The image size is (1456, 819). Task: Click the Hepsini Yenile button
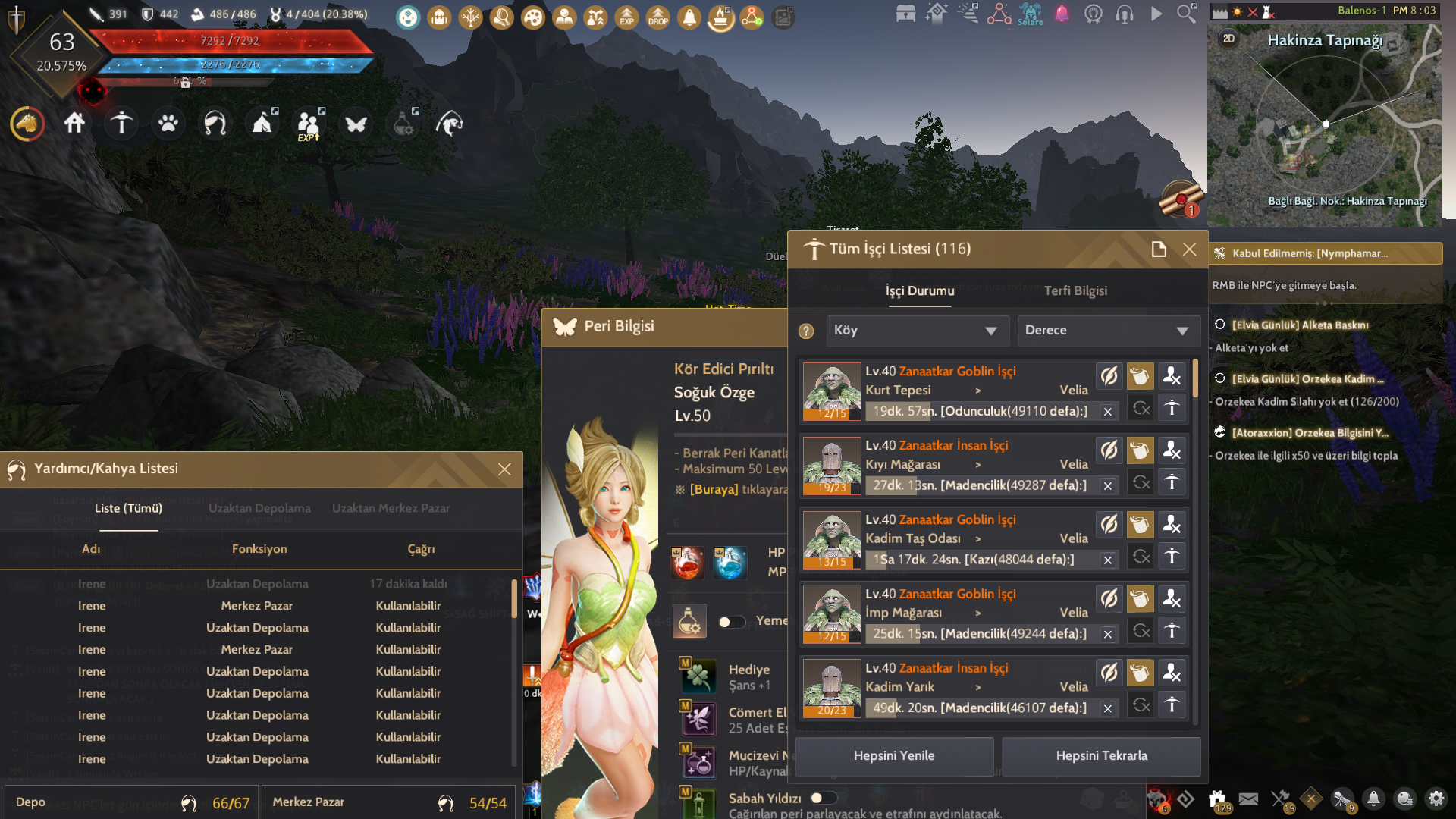click(x=894, y=756)
